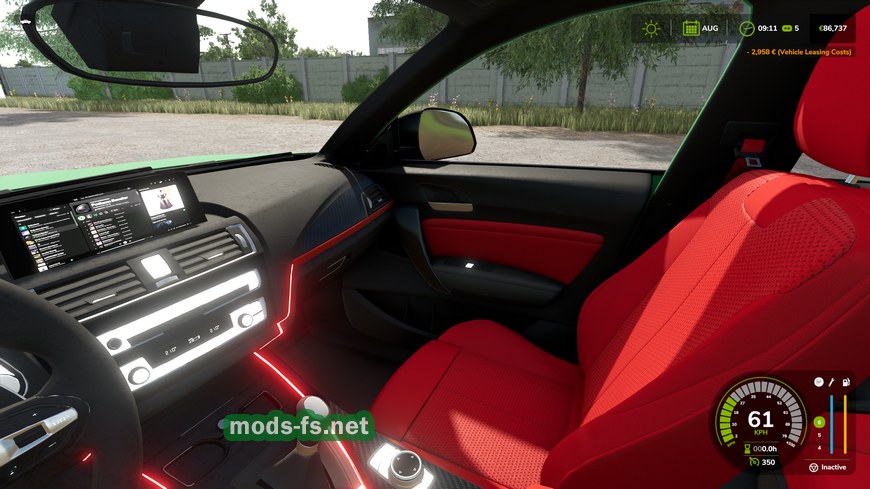Click the sun weather icon

click(651, 28)
